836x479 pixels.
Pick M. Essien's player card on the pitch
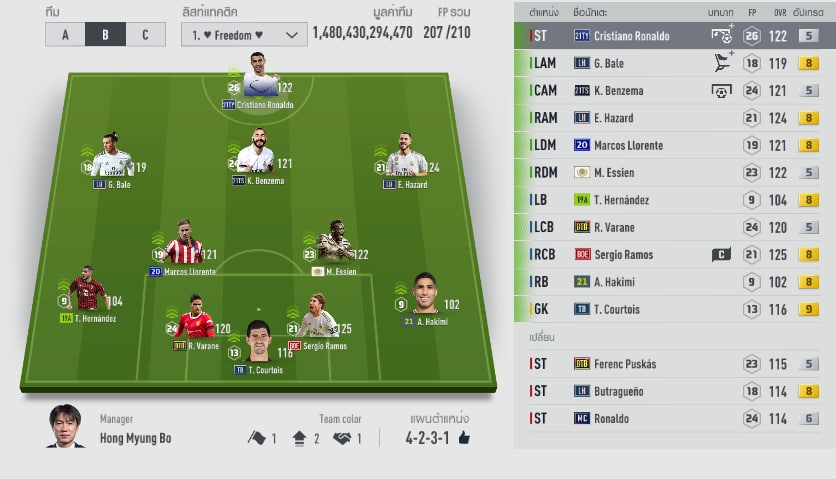[334, 245]
